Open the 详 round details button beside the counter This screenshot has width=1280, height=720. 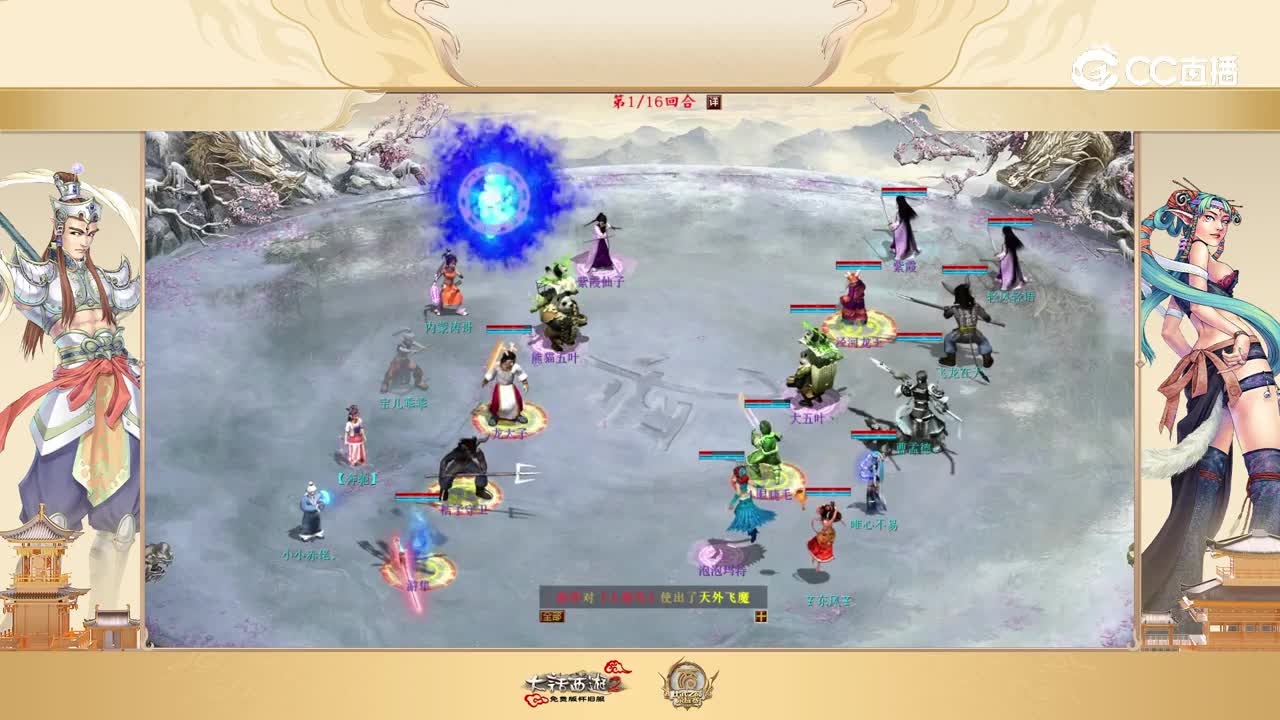pos(714,101)
